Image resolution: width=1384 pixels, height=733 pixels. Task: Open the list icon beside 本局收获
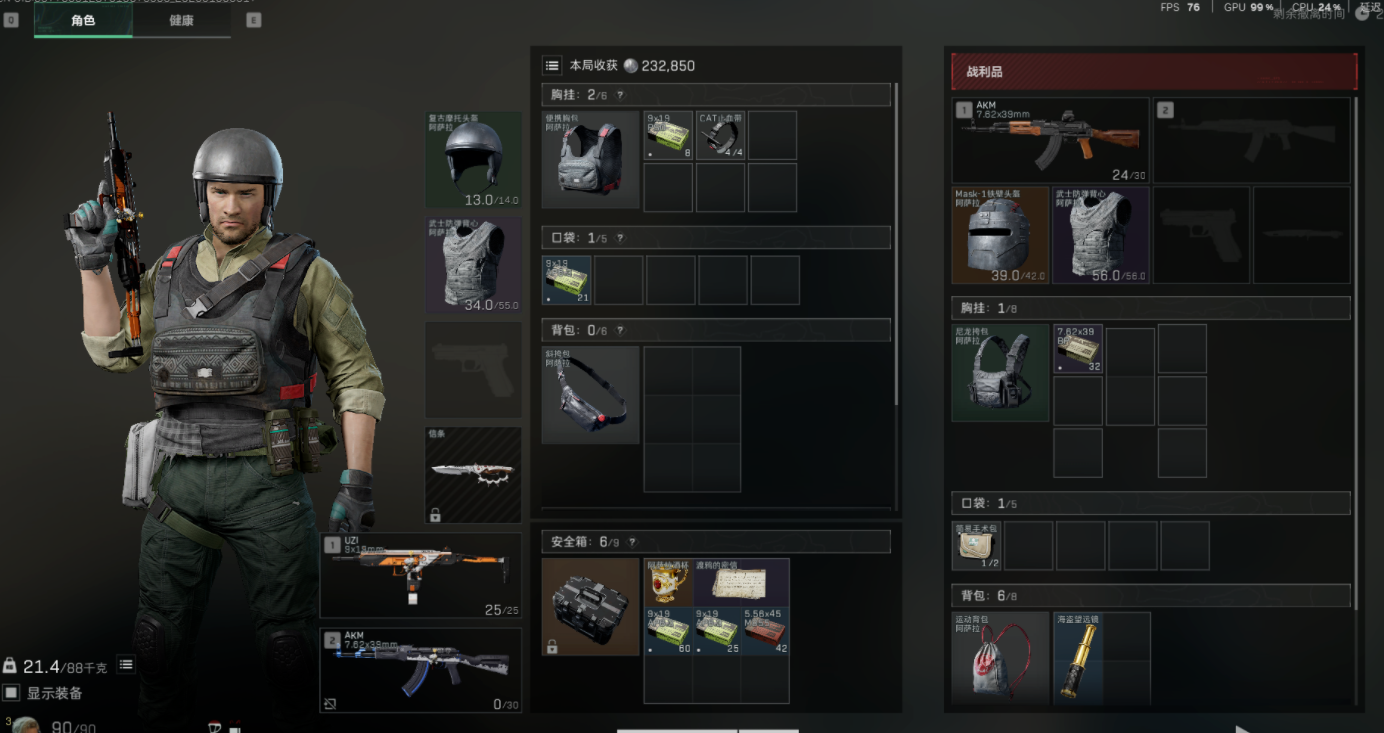[x=552, y=65]
